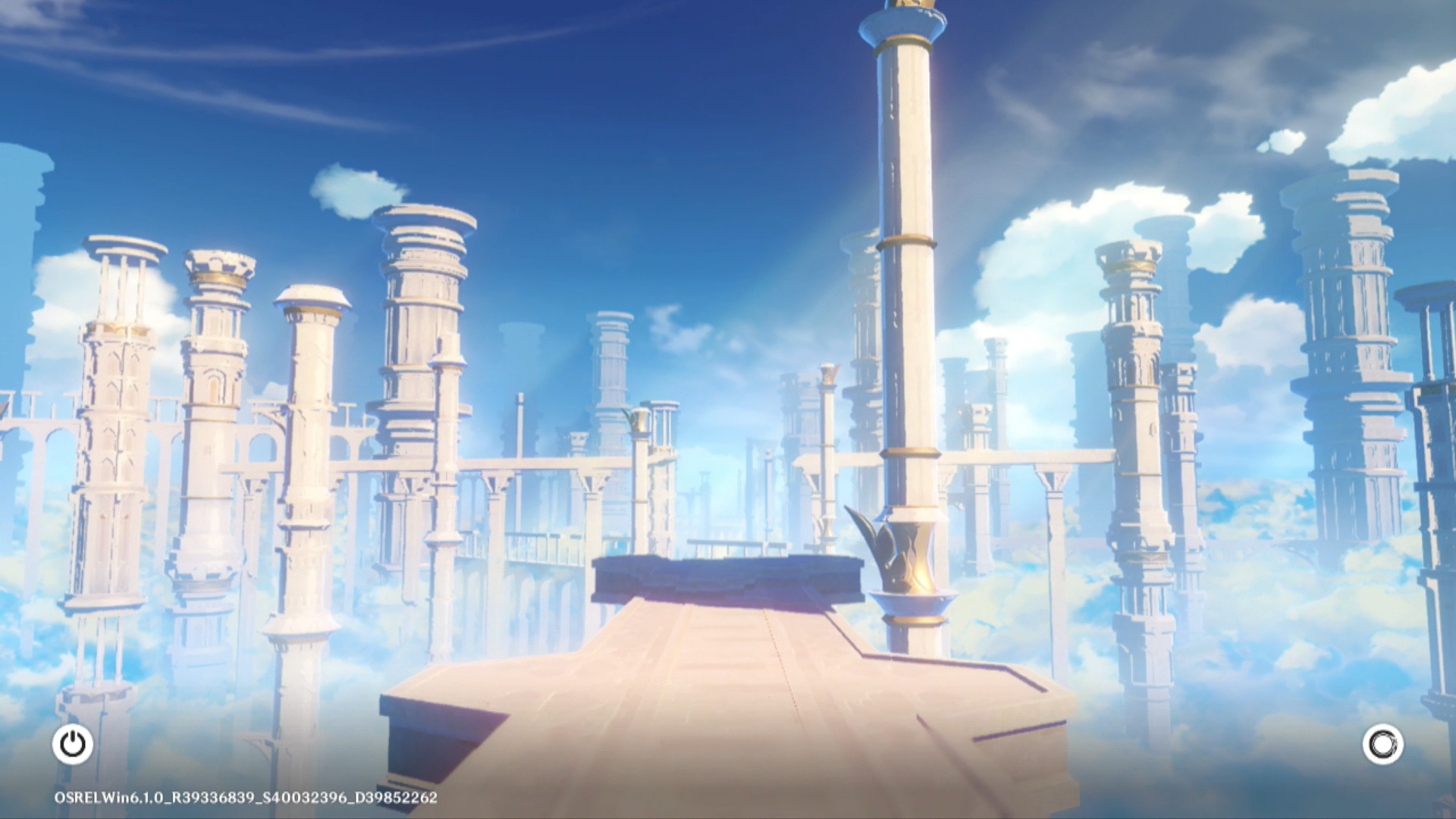
Task: Open the circular icon button at bottom right
Action: (1382, 744)
